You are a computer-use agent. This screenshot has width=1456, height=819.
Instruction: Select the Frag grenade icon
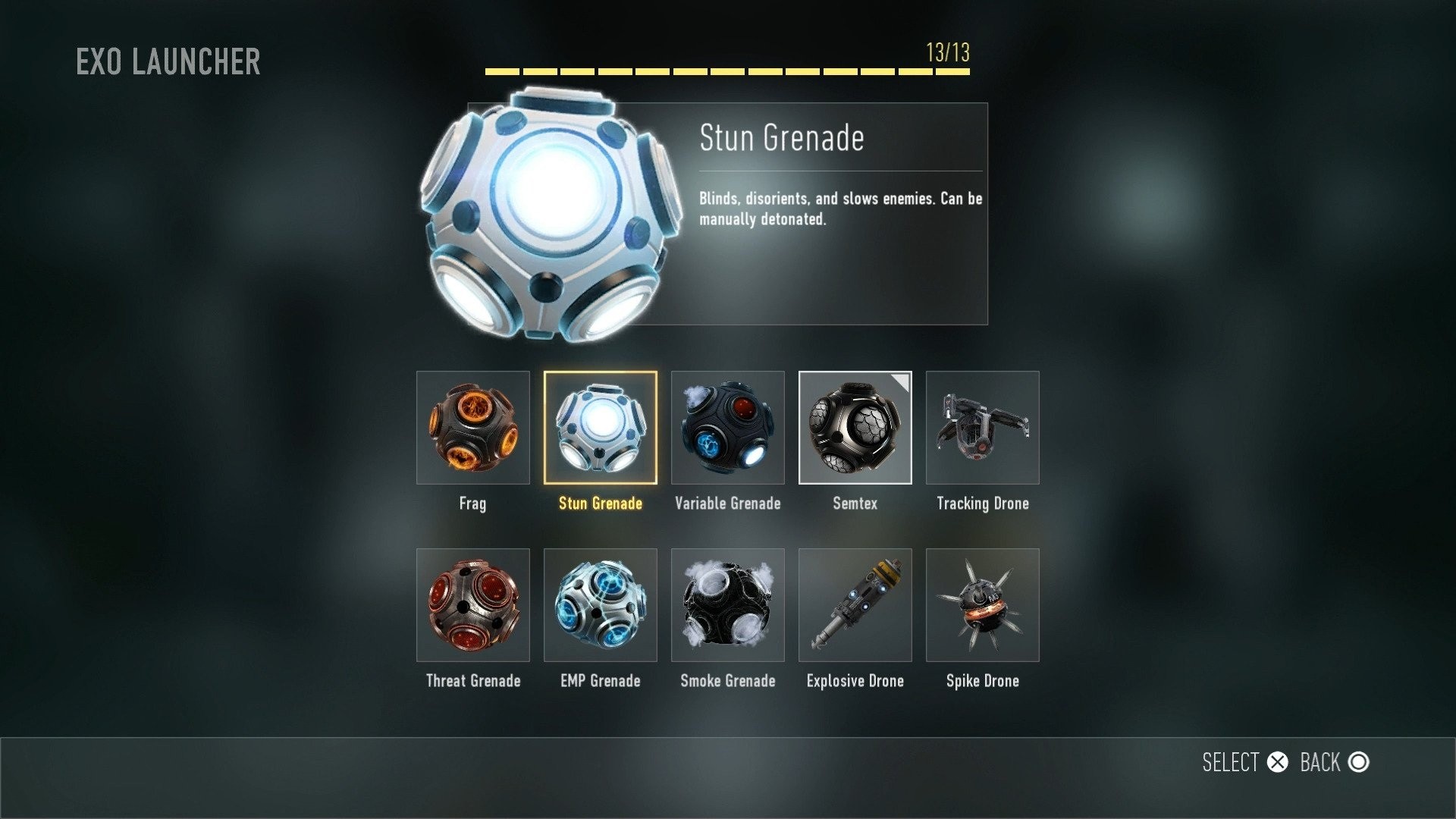[x=473, y=428]
